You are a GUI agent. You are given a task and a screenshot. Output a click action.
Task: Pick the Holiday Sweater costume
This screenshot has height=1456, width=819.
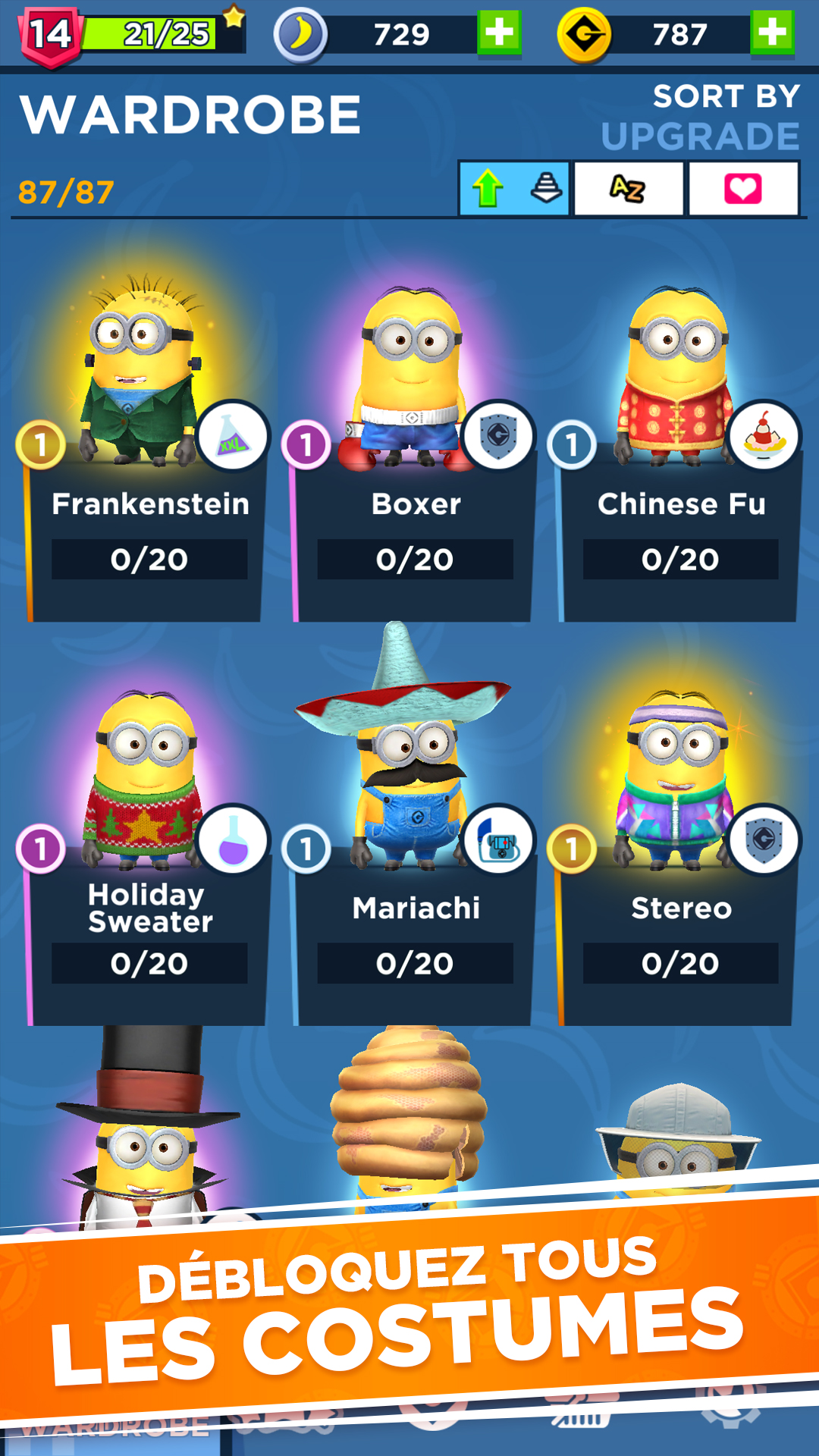click(x=148, y=872)
